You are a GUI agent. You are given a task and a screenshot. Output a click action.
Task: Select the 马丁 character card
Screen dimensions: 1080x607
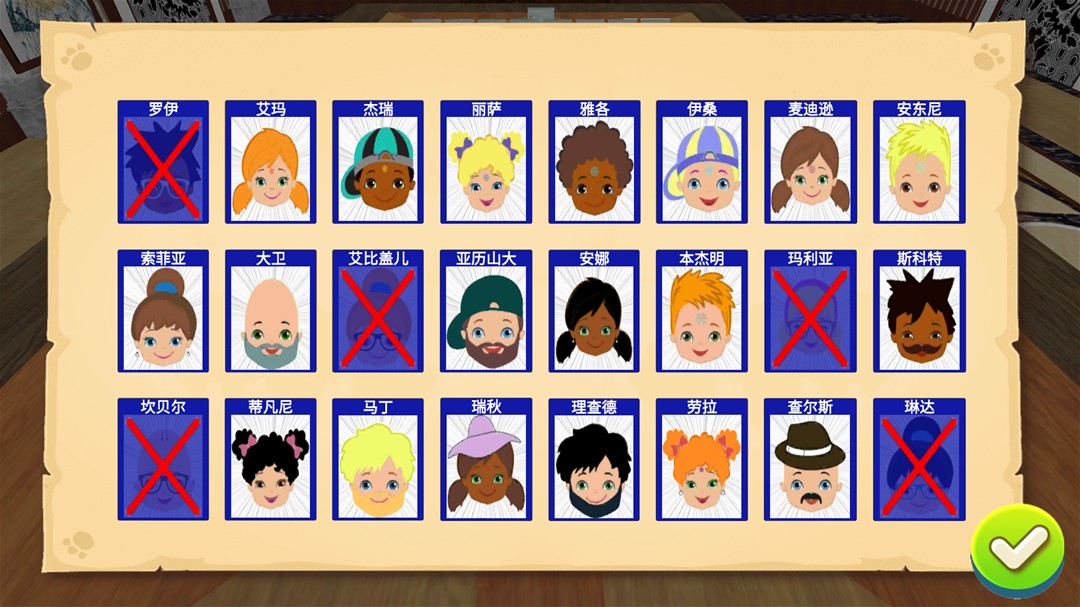(x=378, y=460)
